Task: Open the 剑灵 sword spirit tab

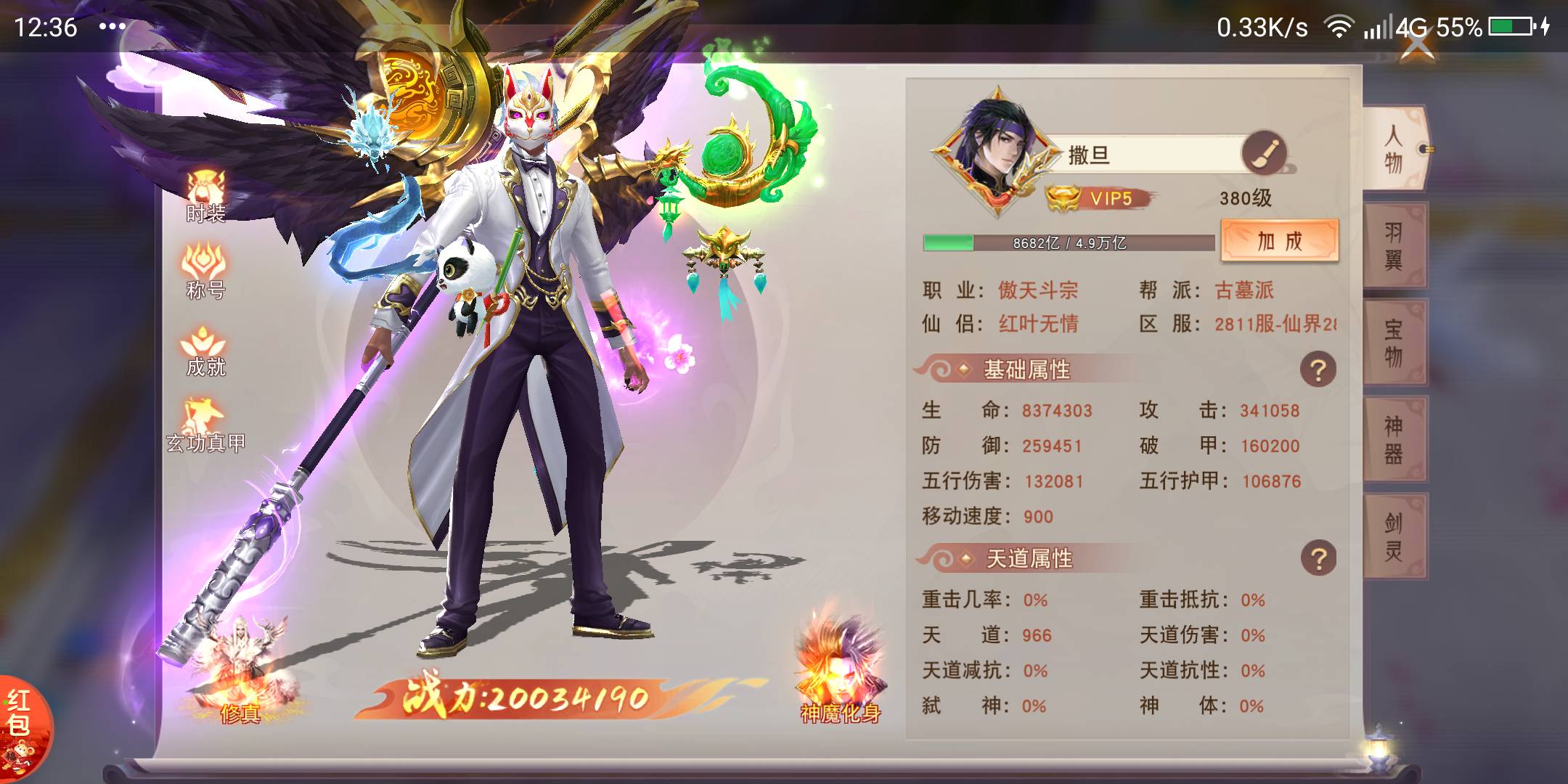Action: click(x=1394, y=536)
